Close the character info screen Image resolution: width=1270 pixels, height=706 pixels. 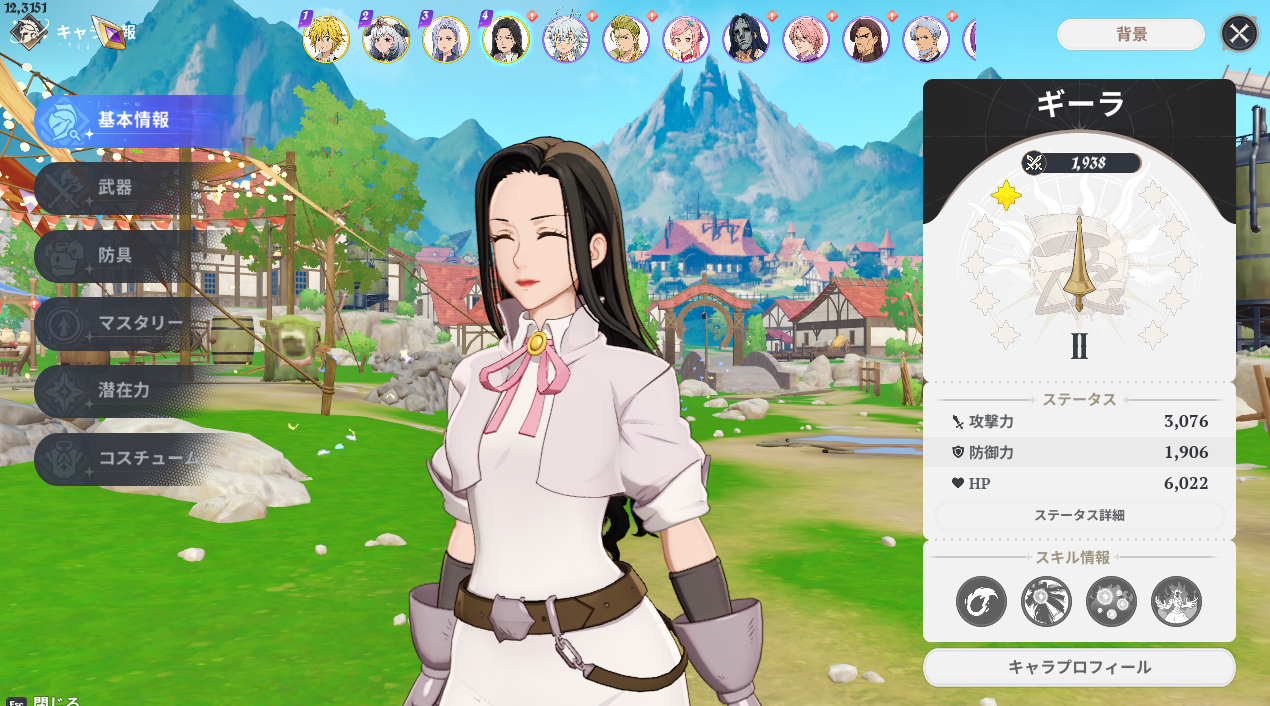pyautogui.click(x=1239, y=34)
